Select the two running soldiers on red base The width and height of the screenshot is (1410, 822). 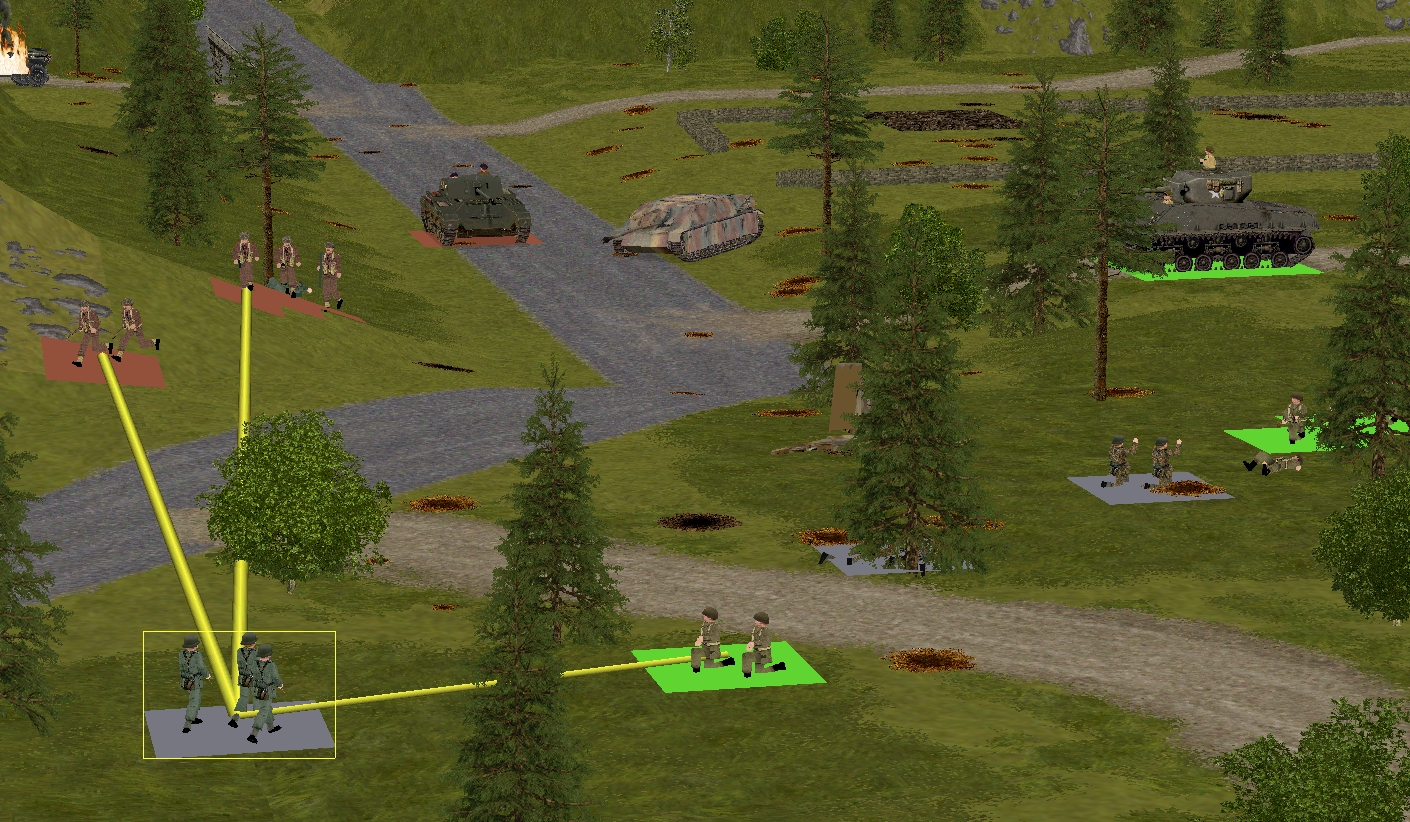[108, 334]
